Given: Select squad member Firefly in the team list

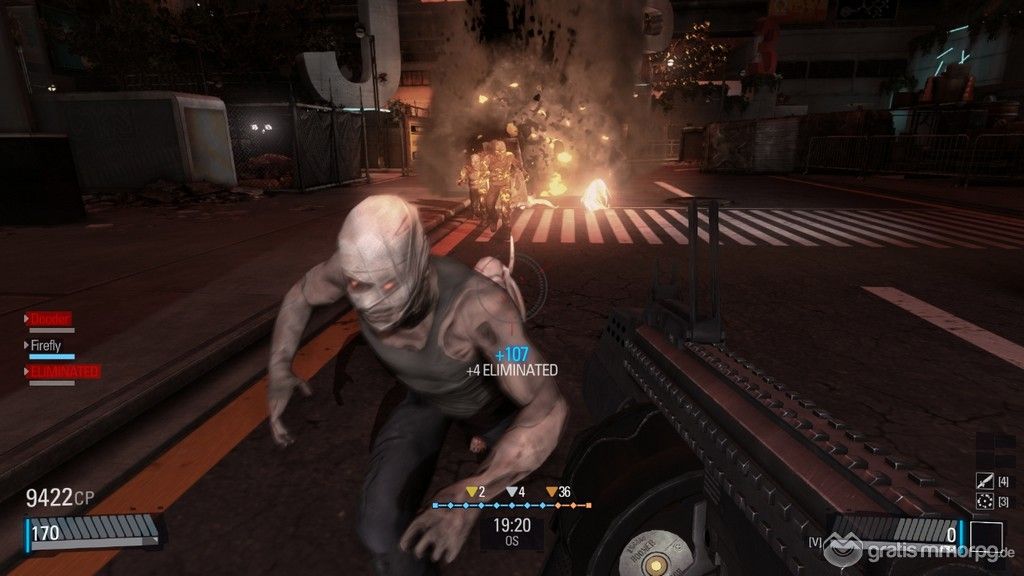Looking at the screenshot, I should point(47,346).
